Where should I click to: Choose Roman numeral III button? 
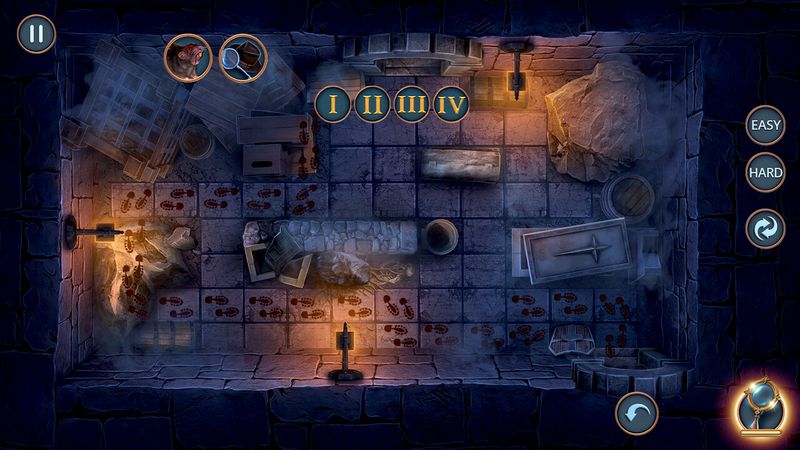pos(410,104)
